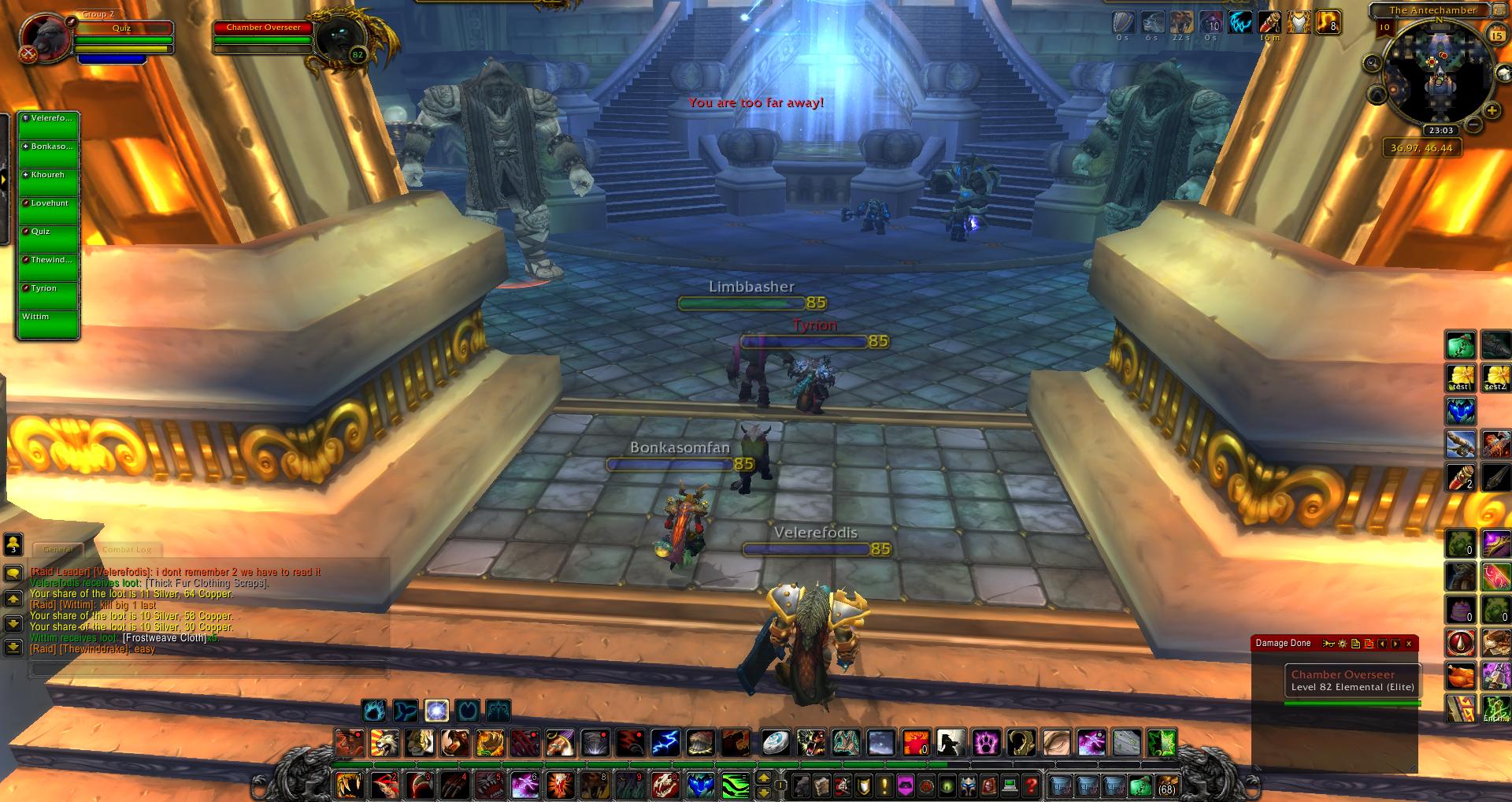Zoom out the minimap with minus button
Image resolution: width=1512 pixels, height=802 pixels.
pyautogui.click(x=1472, y=124)
